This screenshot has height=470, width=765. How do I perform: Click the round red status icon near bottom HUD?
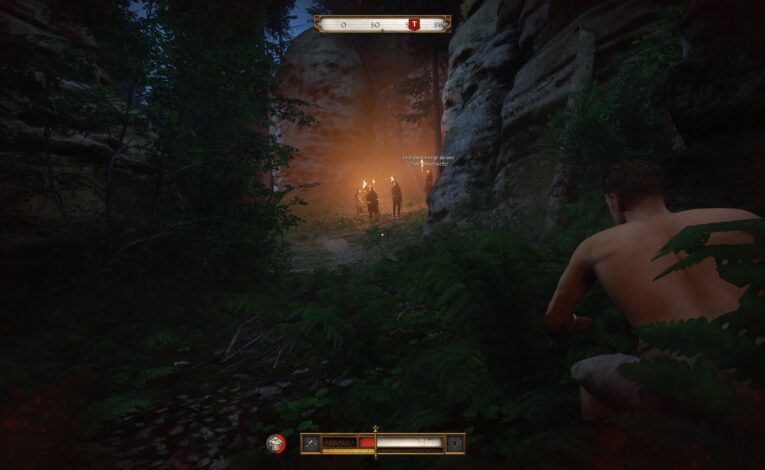coord(276,442)
